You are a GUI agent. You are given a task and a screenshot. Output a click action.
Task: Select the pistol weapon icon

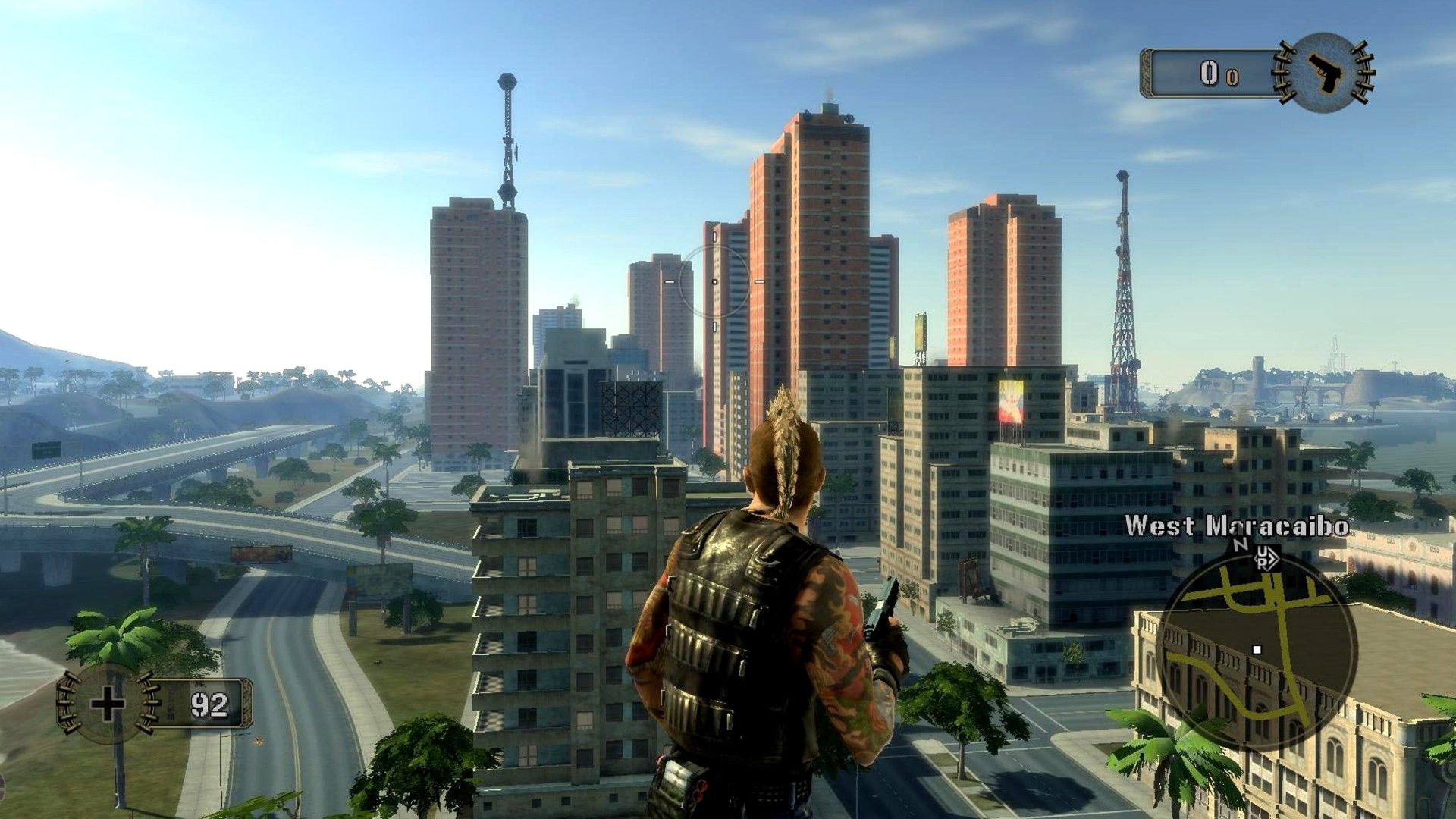coord(1323,72)
